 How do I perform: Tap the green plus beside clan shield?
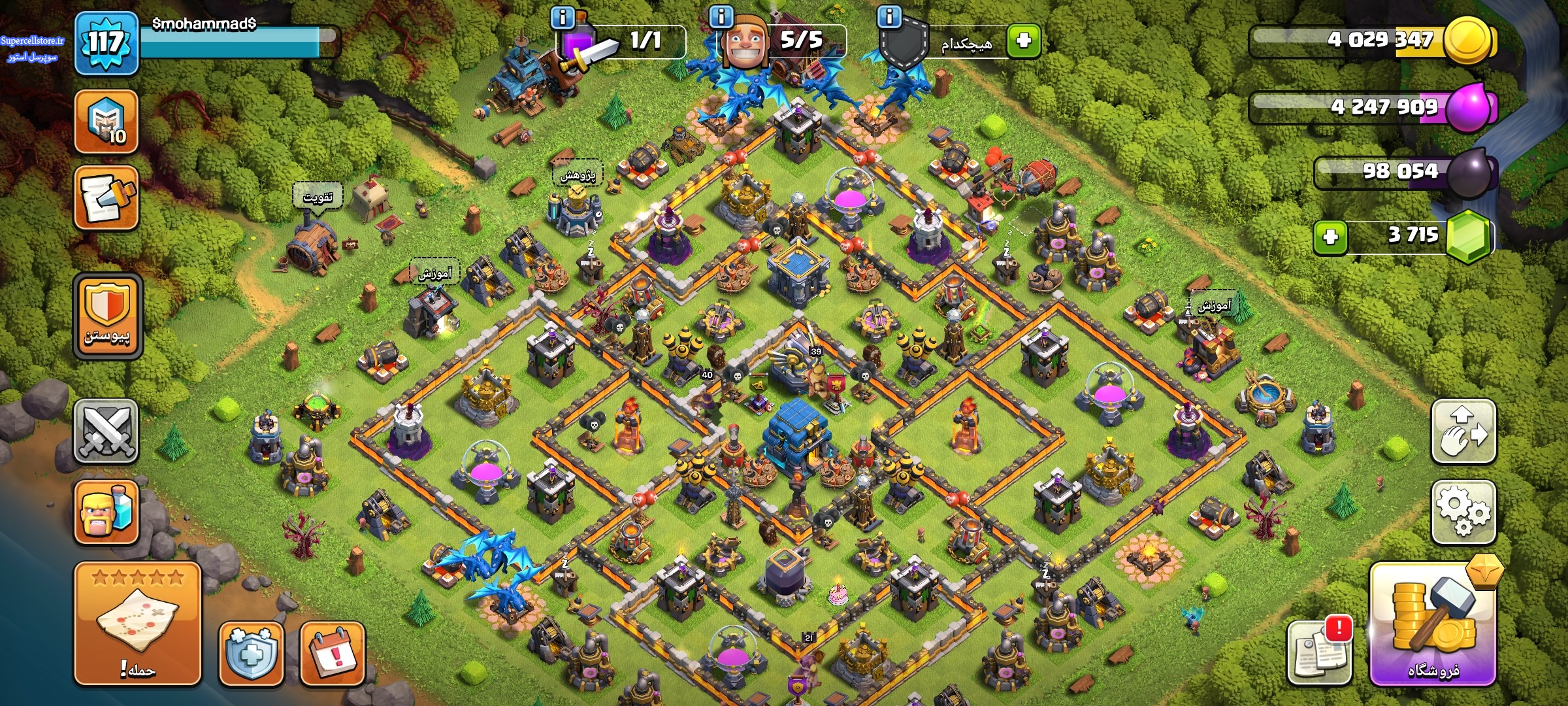1023,41
